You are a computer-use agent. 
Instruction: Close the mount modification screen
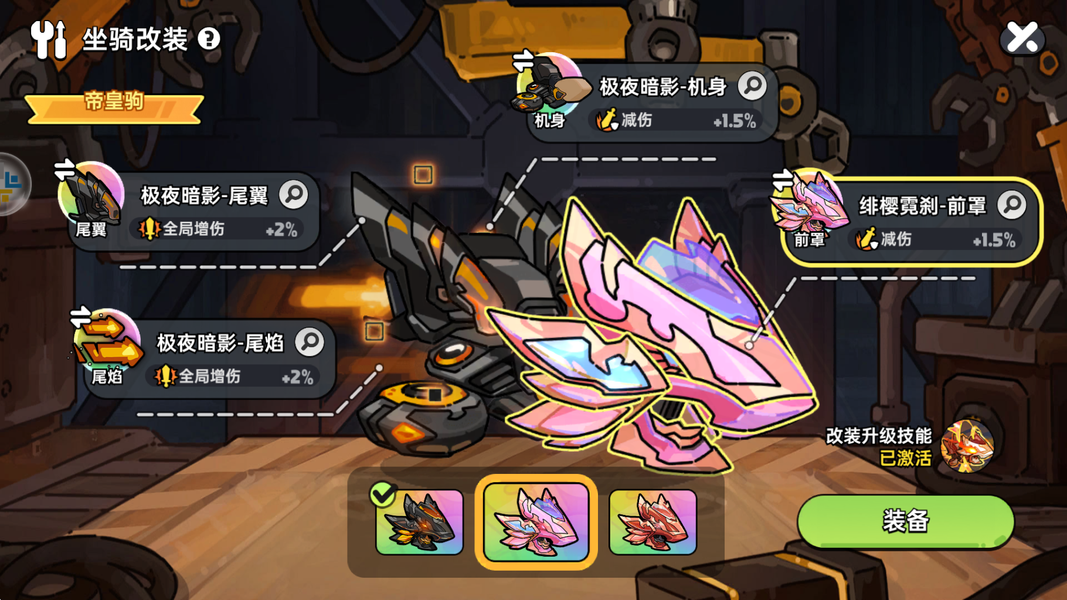tap(1022, 38)
